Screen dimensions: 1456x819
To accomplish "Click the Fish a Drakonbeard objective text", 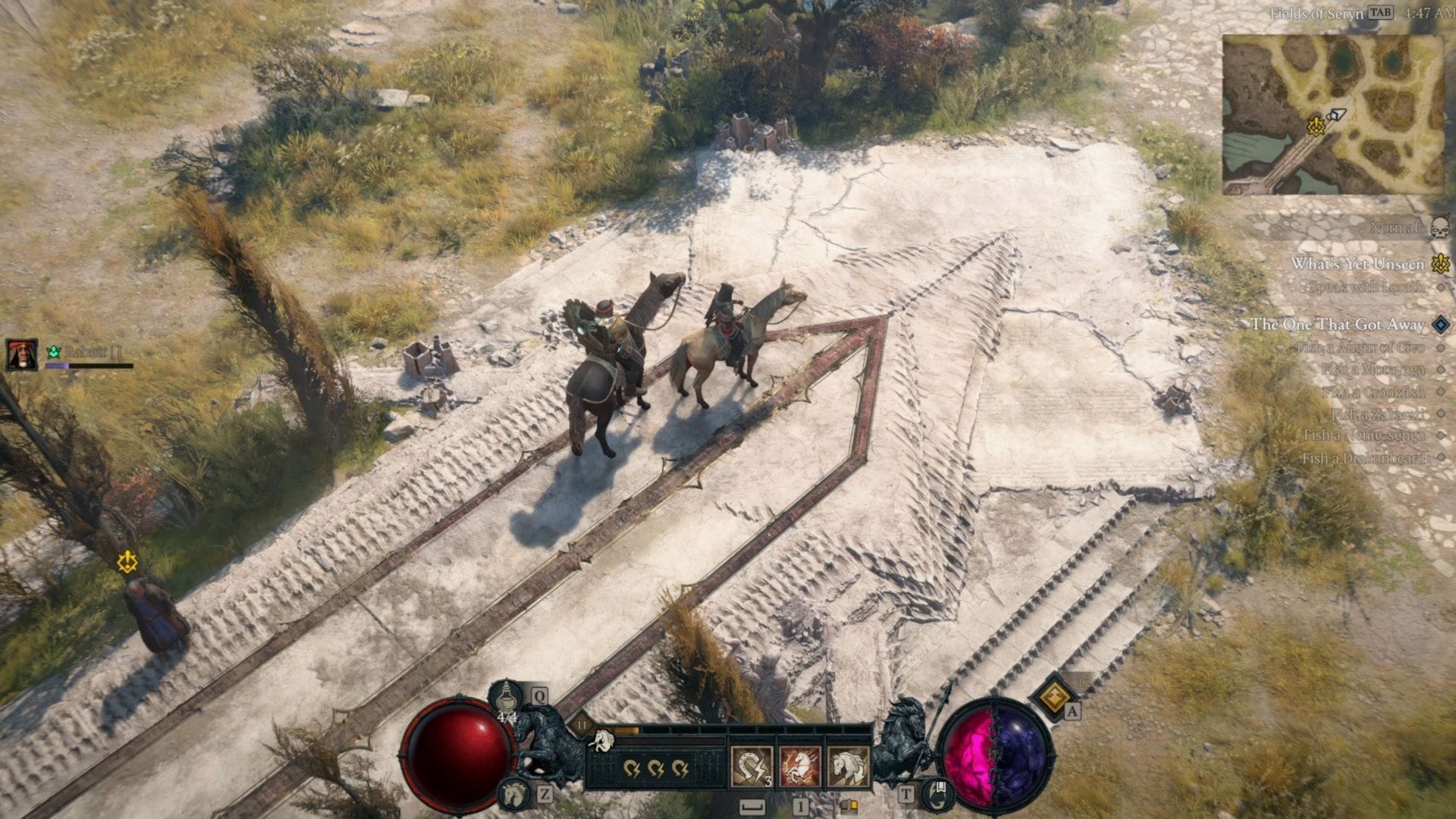I will coord(1363,456).
